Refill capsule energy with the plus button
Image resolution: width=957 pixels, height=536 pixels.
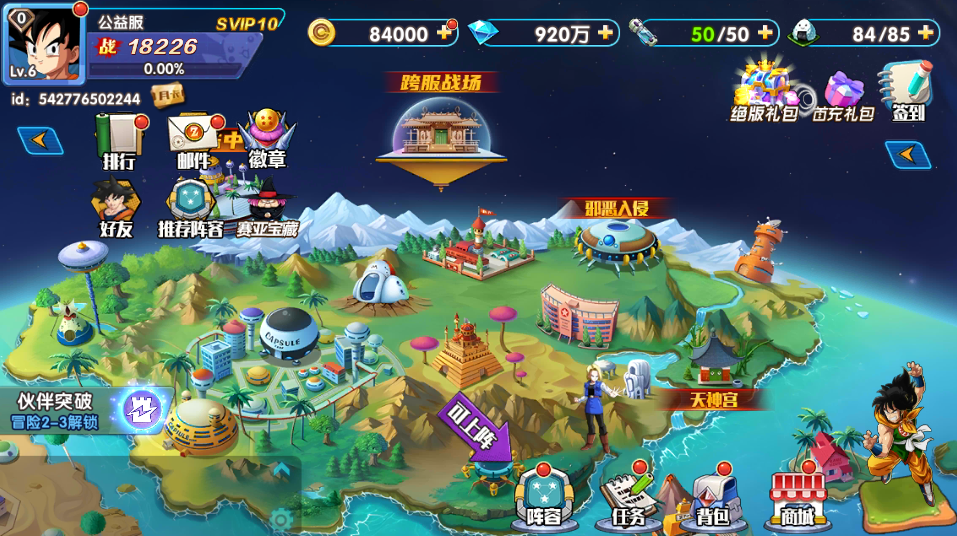[765, 33]
